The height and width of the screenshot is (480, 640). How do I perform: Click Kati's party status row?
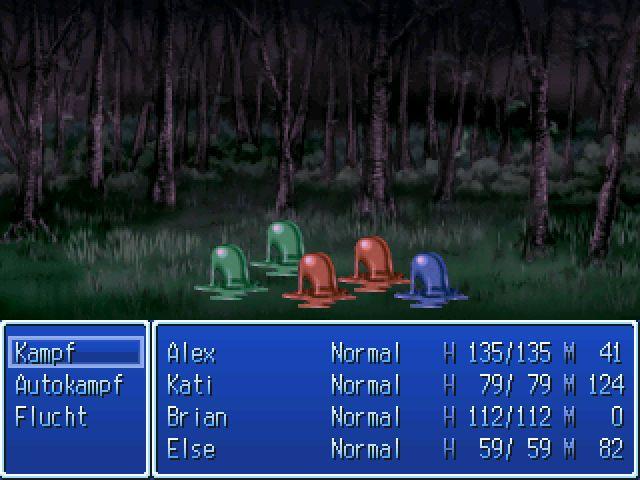click(x=394, y=385)
